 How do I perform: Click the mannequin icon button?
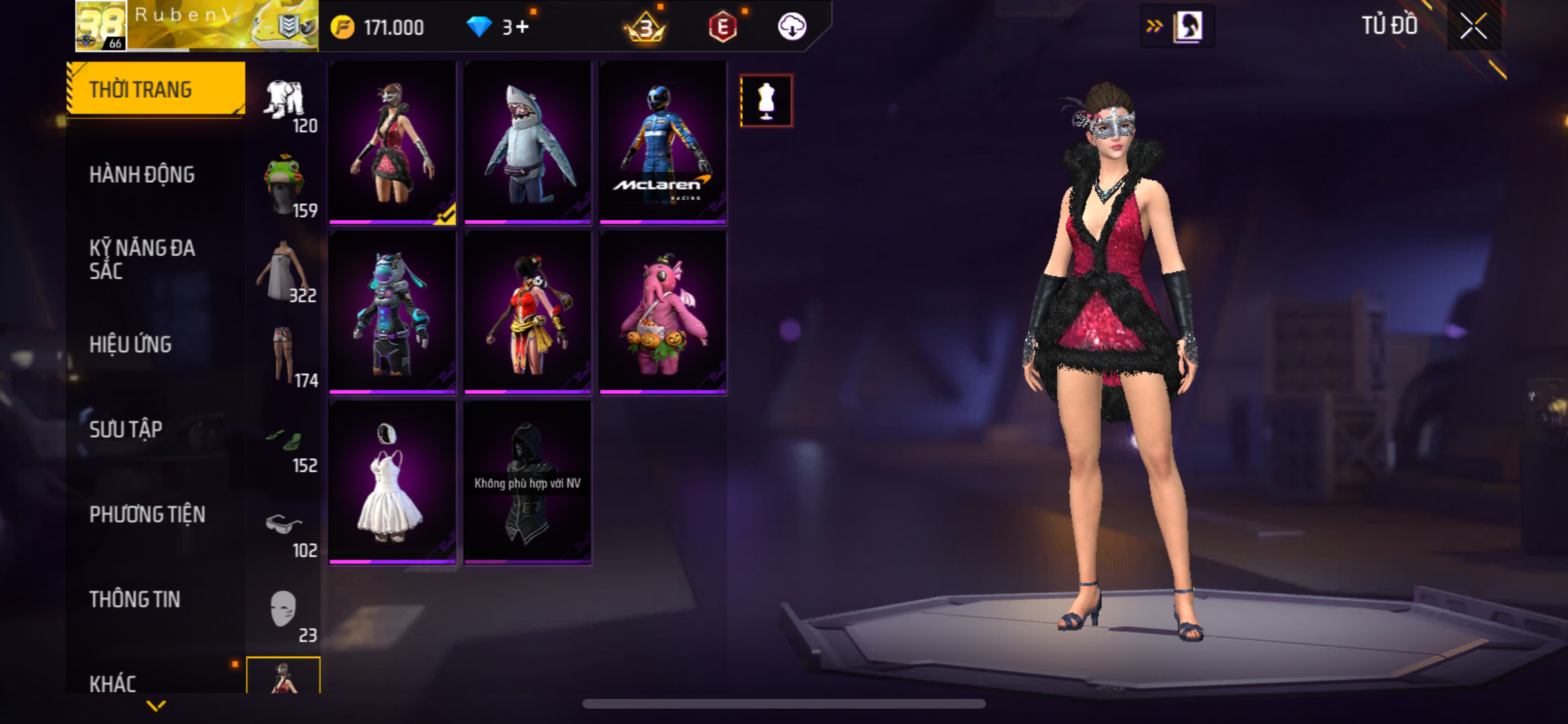point(766,101)
